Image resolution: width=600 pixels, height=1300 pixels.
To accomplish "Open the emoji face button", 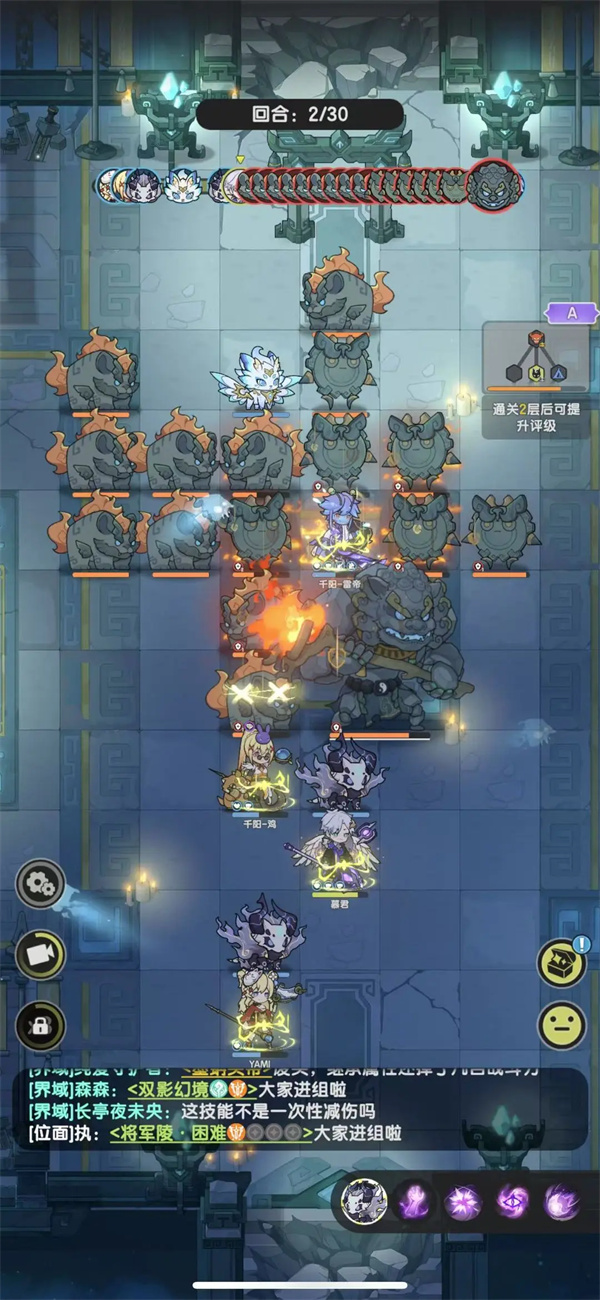I will (562, 1025).
